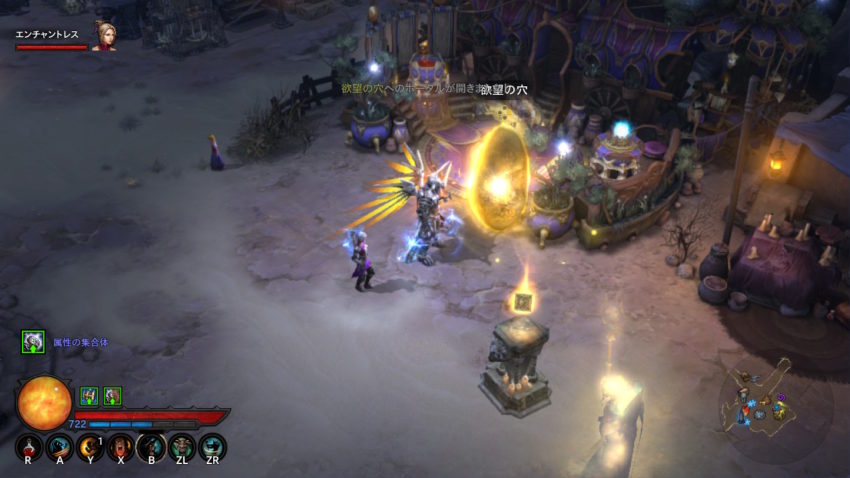The width and height of the screenshot is (850, 478).
Task: Activate the skill icon labeled A
Action: (60, 446)
